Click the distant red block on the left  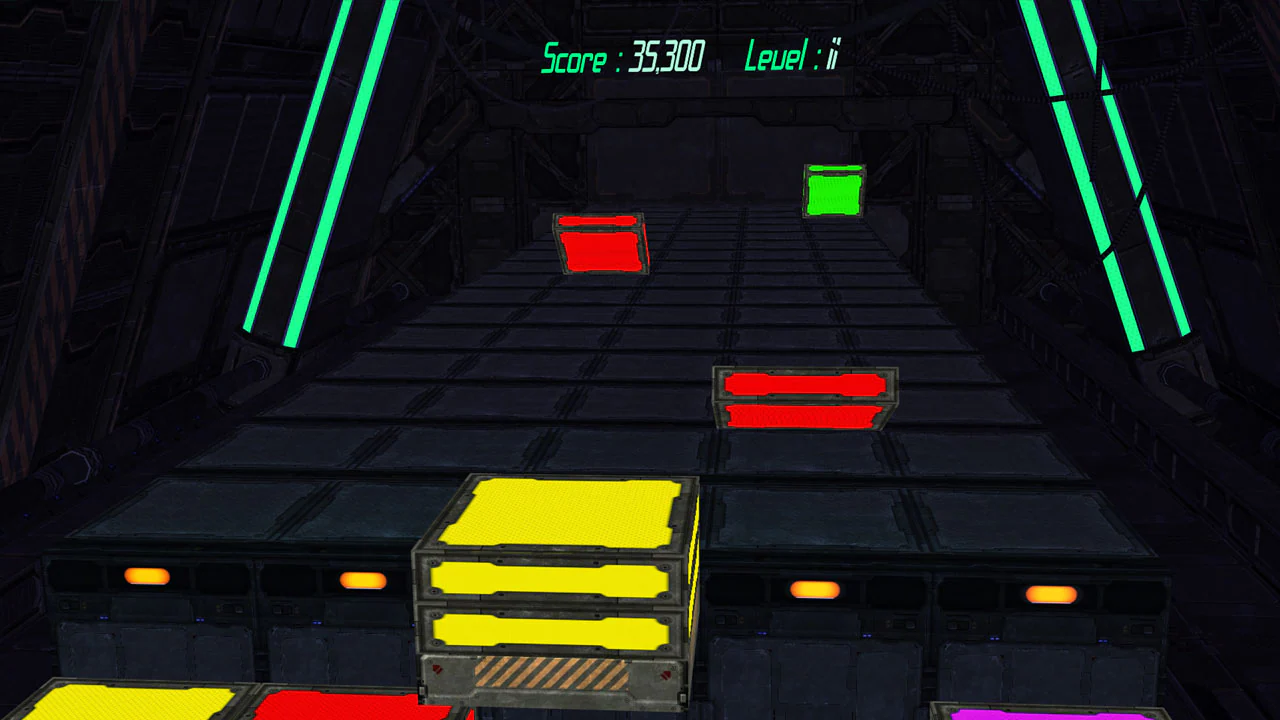pos(600,243)
